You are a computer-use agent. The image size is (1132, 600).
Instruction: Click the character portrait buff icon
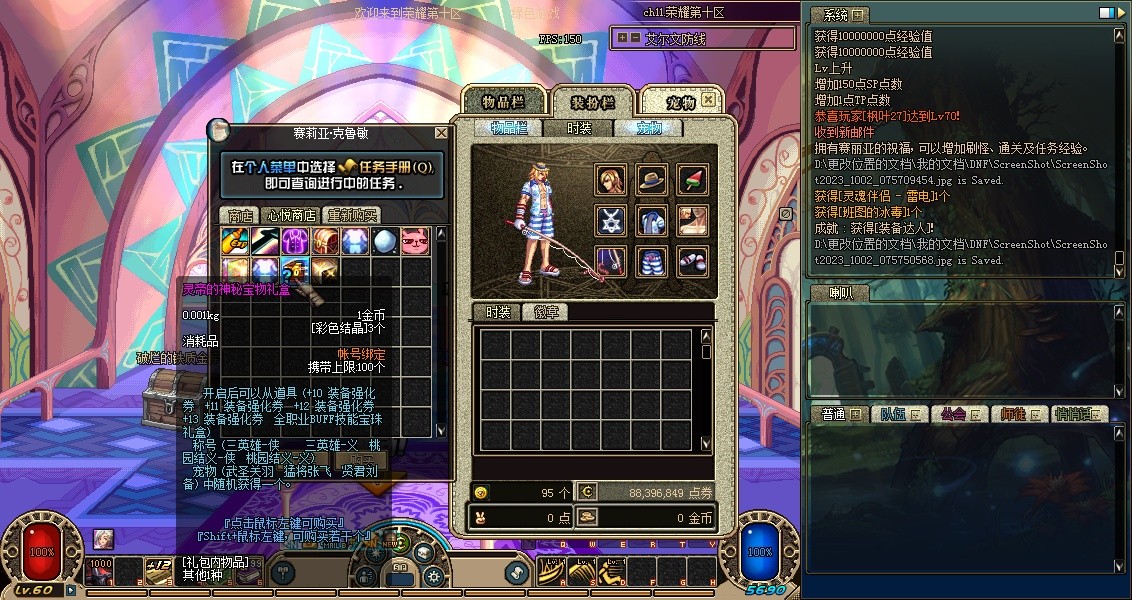tap(103, 538)
